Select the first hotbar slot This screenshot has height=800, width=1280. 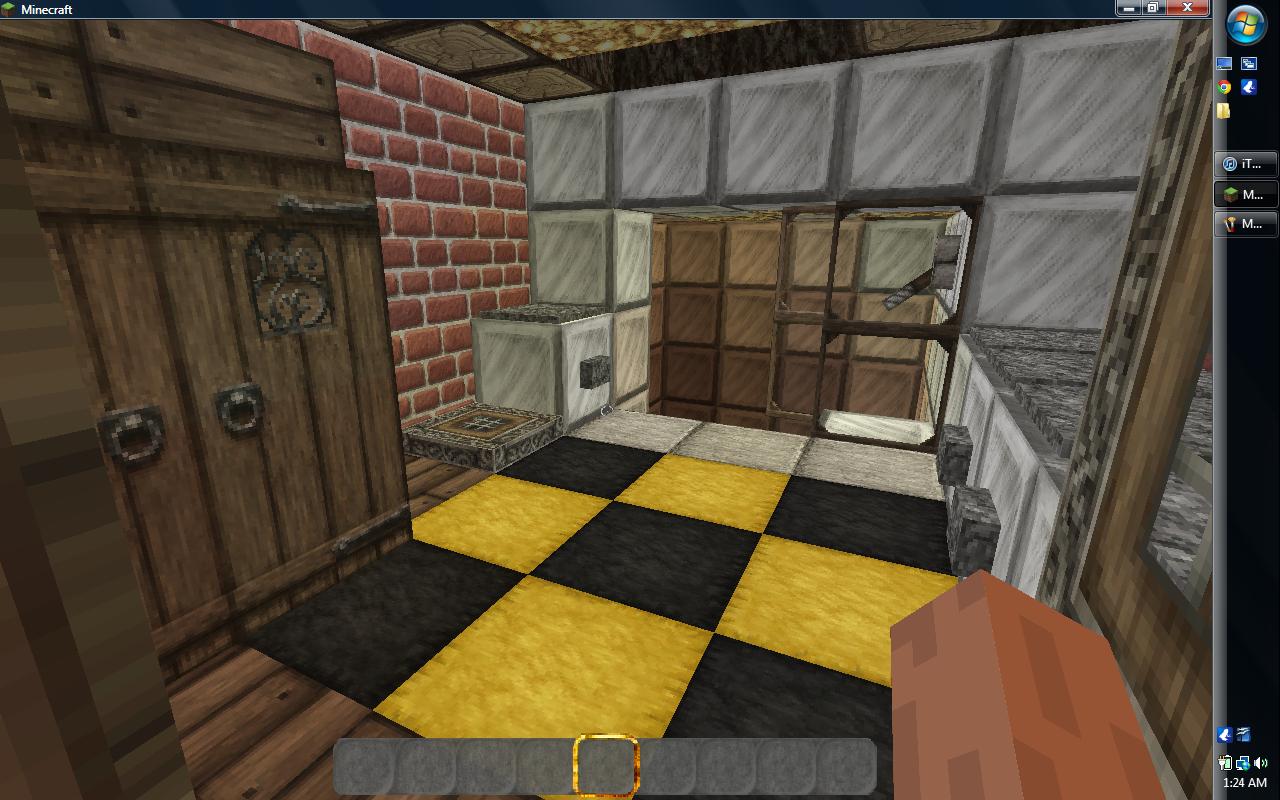tap(361, 772)
